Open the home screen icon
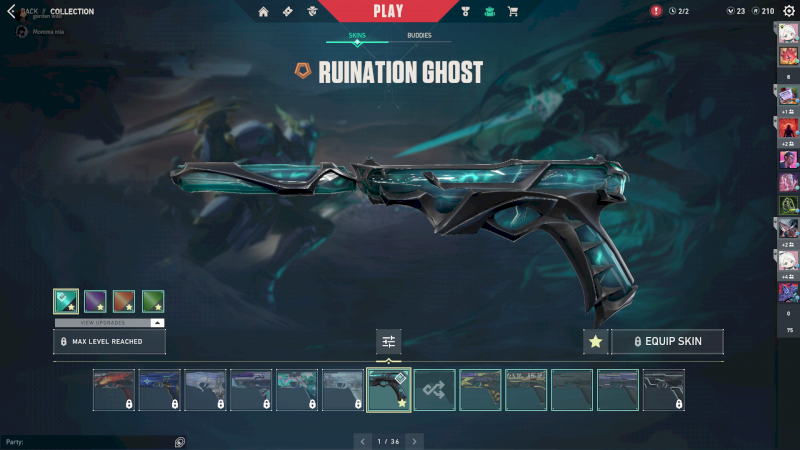This screenshot has height=450, width=800. (x=263, y=11)
